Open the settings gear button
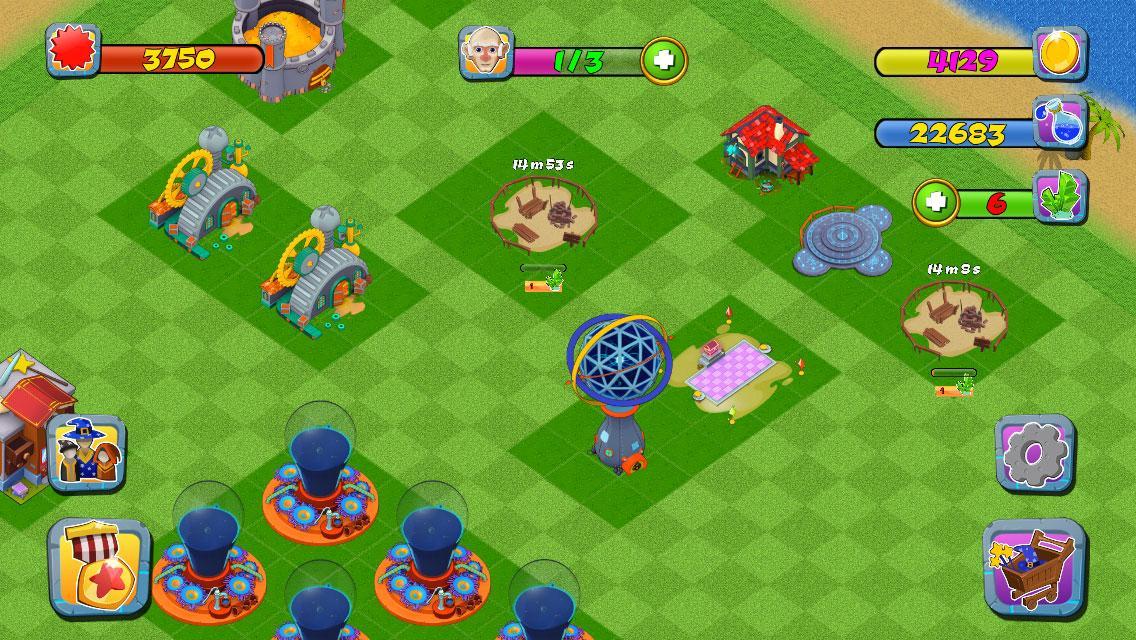1136x640 pixels. coord(1034,455)
